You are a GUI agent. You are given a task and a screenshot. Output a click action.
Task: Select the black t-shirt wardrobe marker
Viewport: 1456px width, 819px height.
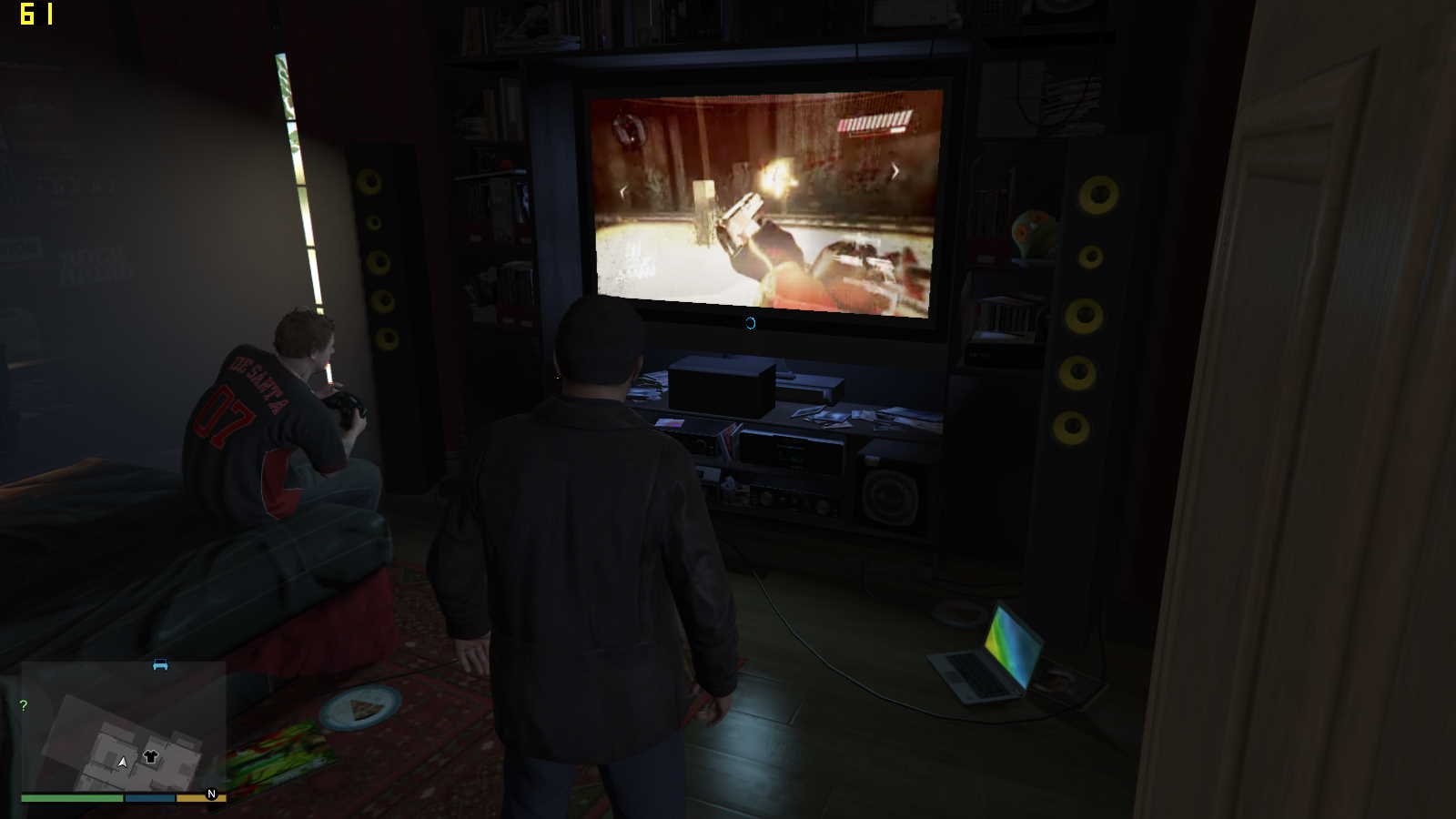click(151, 756)
